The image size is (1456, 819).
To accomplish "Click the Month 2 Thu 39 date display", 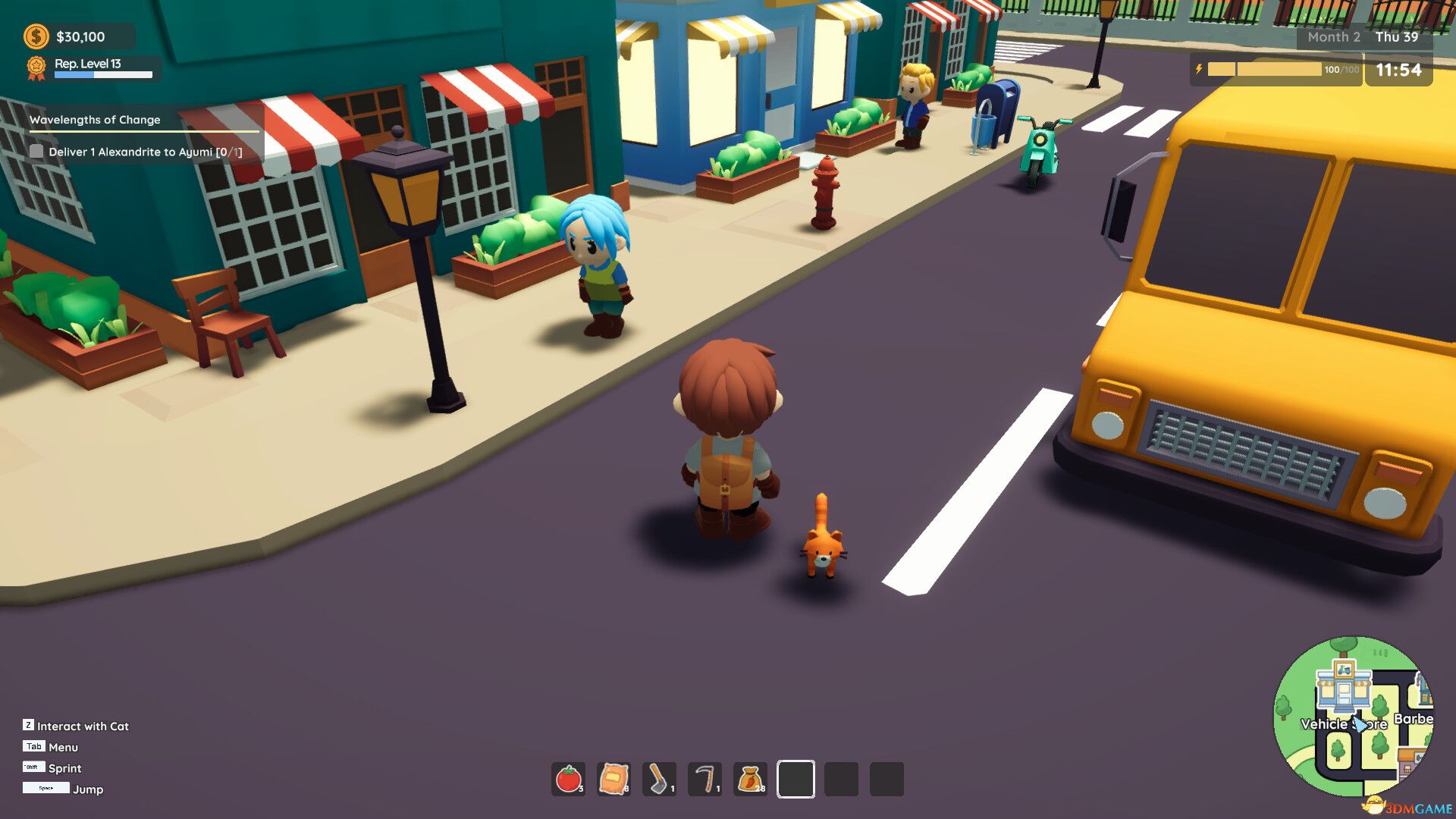I will pyautogui.click(x=1363, y=36).
